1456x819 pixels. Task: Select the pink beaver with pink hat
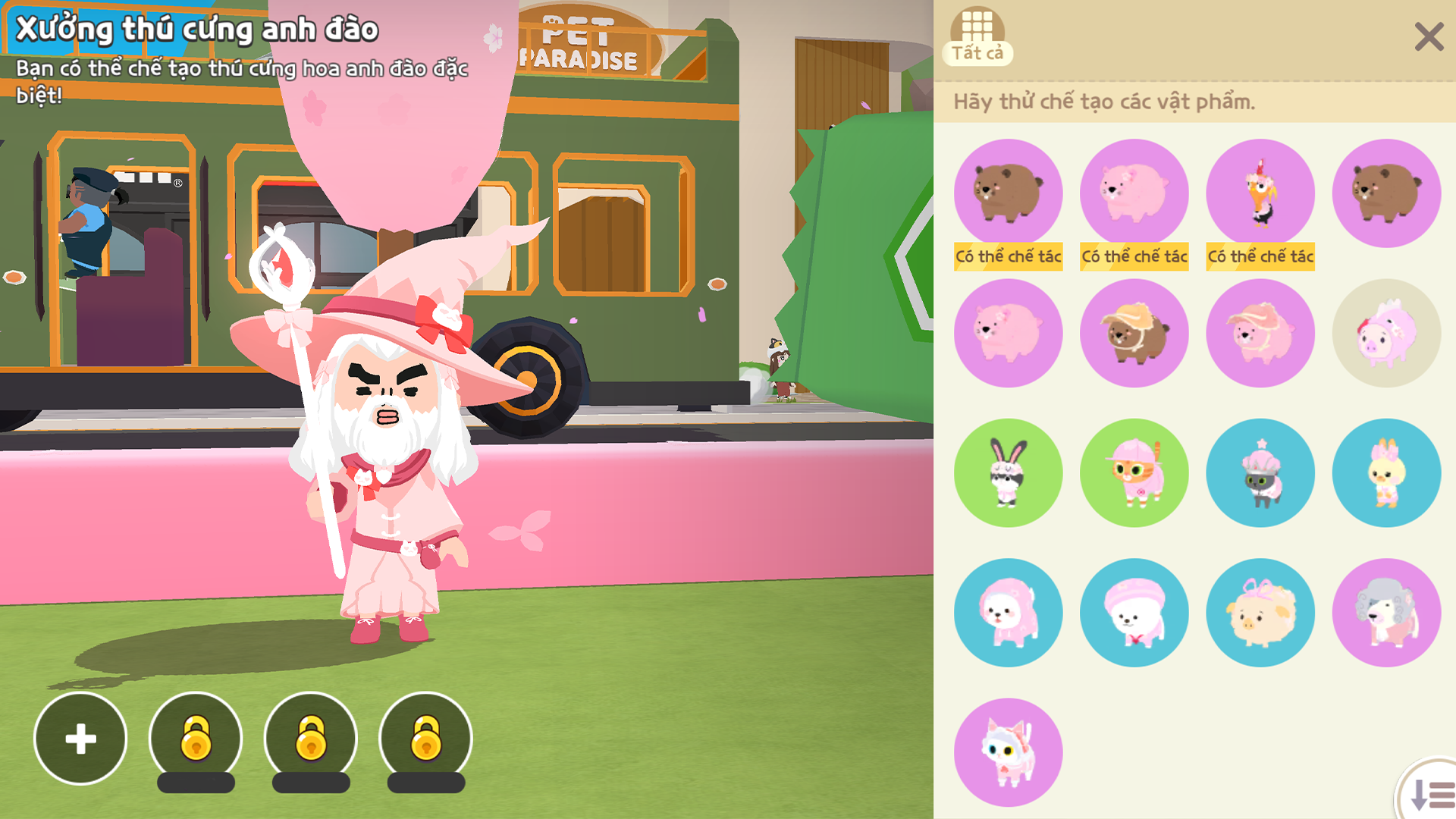(1260, 334)
